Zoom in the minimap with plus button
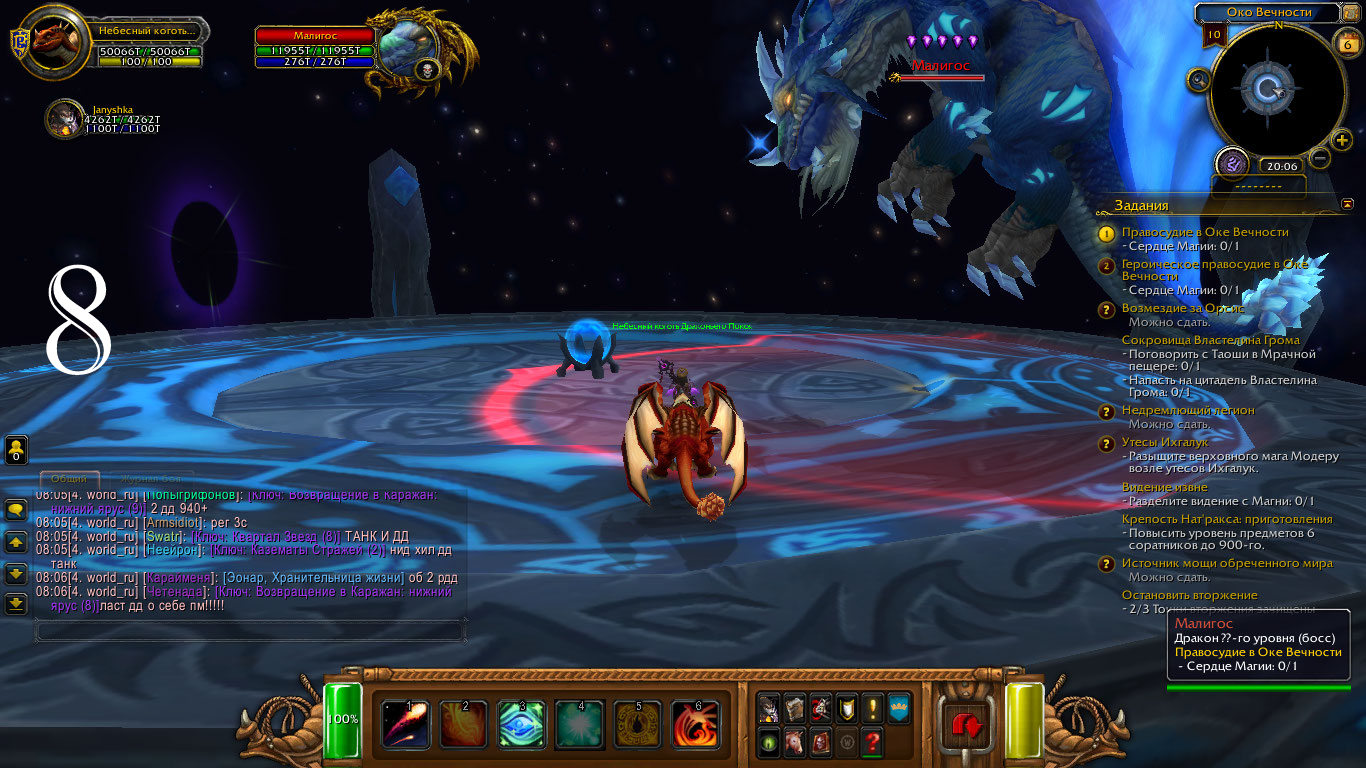 (1342, 140)
